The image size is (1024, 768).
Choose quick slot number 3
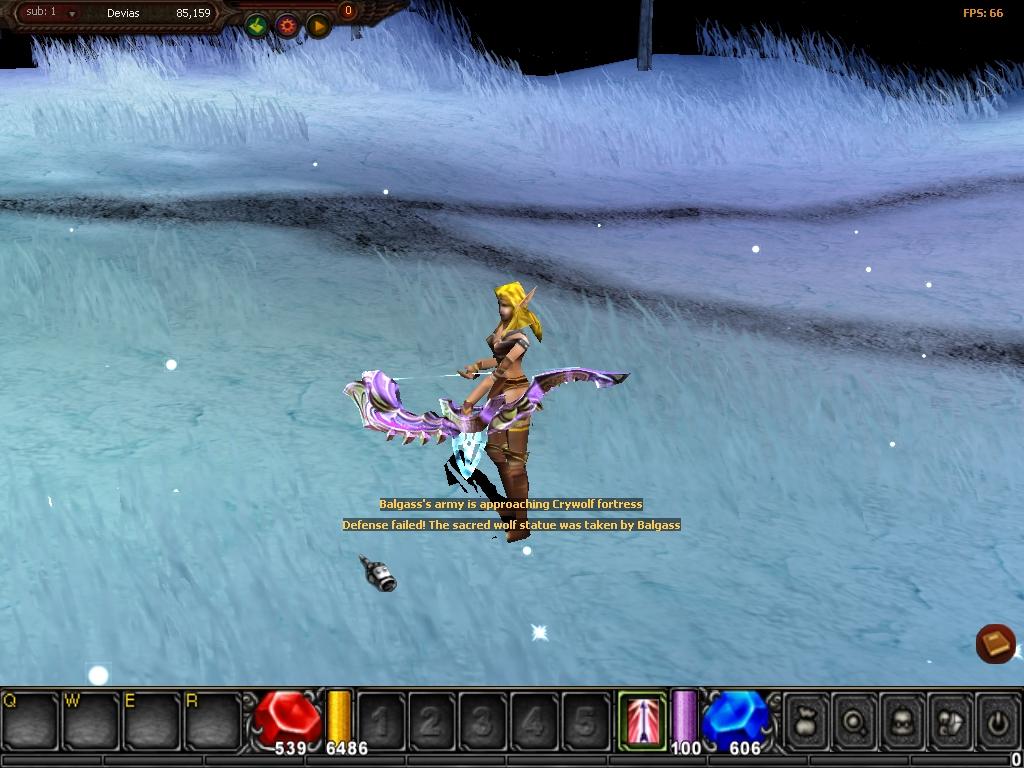click(483, 718)
